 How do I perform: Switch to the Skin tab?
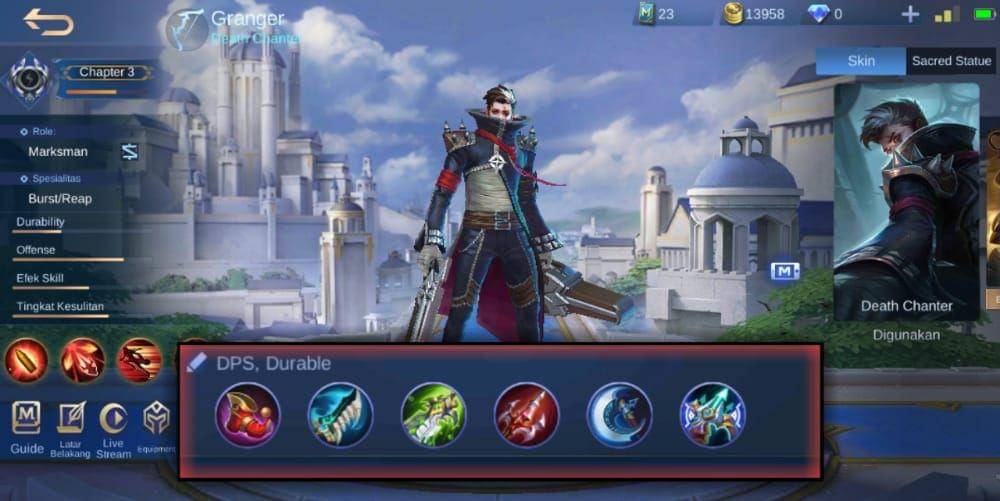tap(861, 61)
